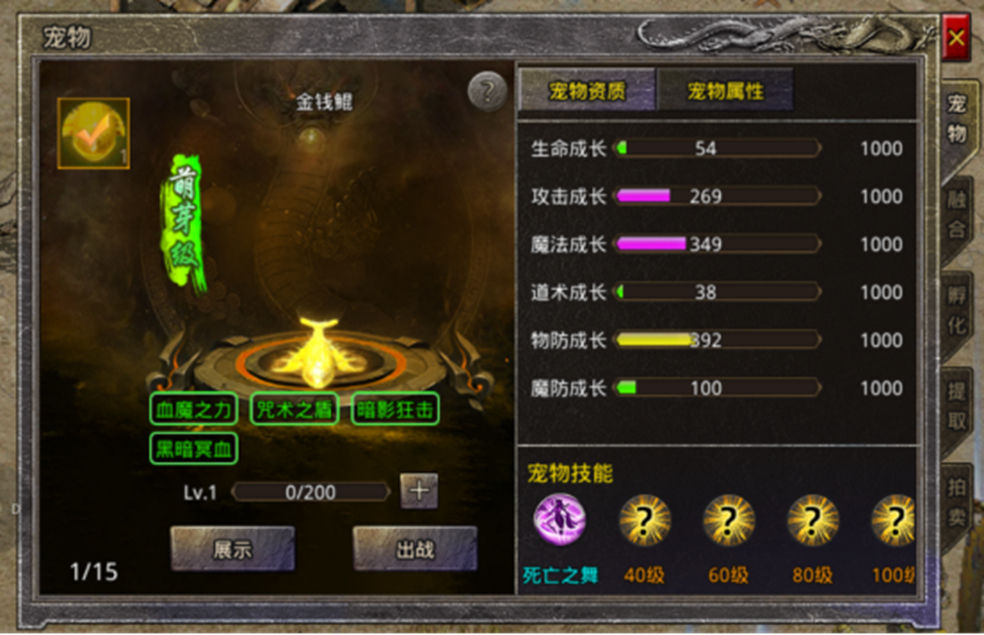Send the pet to battle with 出战

click(x=414, y=549)
